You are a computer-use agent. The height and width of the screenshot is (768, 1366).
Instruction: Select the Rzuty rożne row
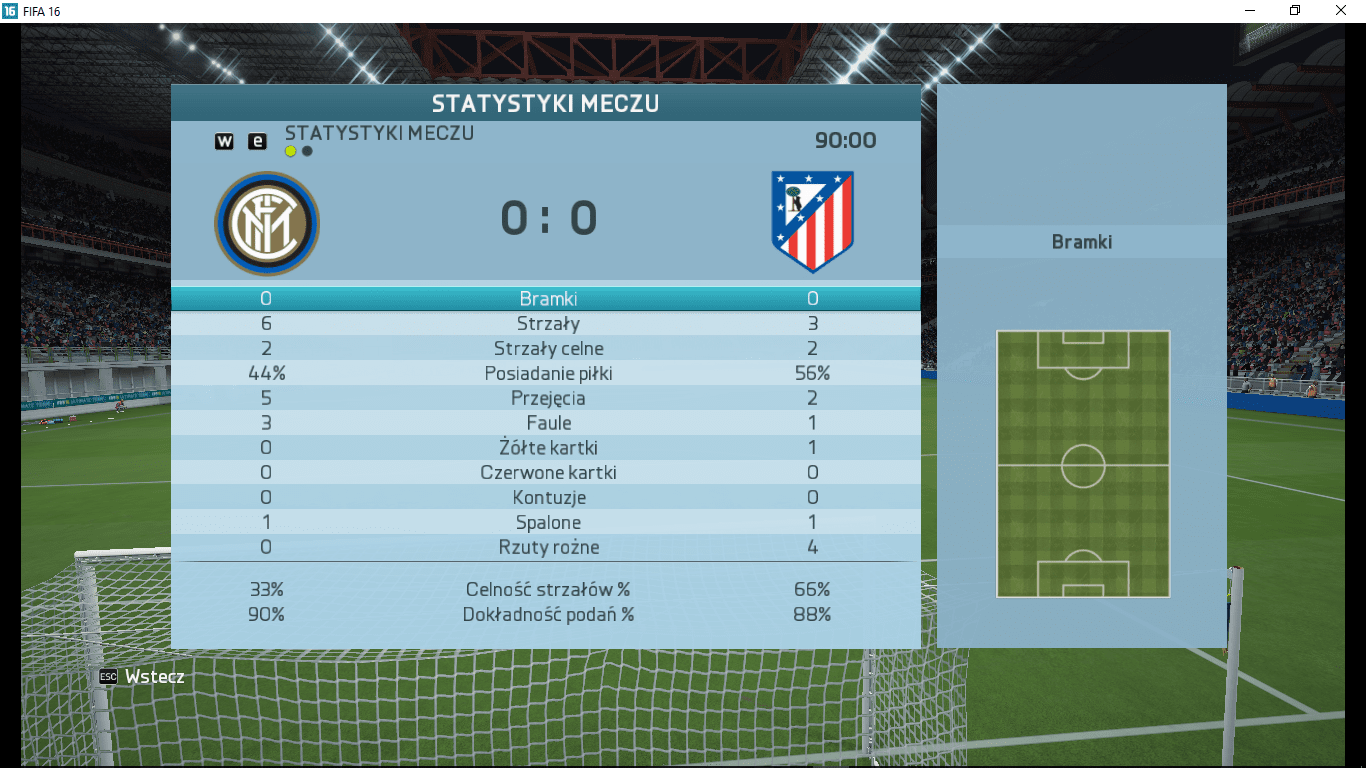point(548,548)
